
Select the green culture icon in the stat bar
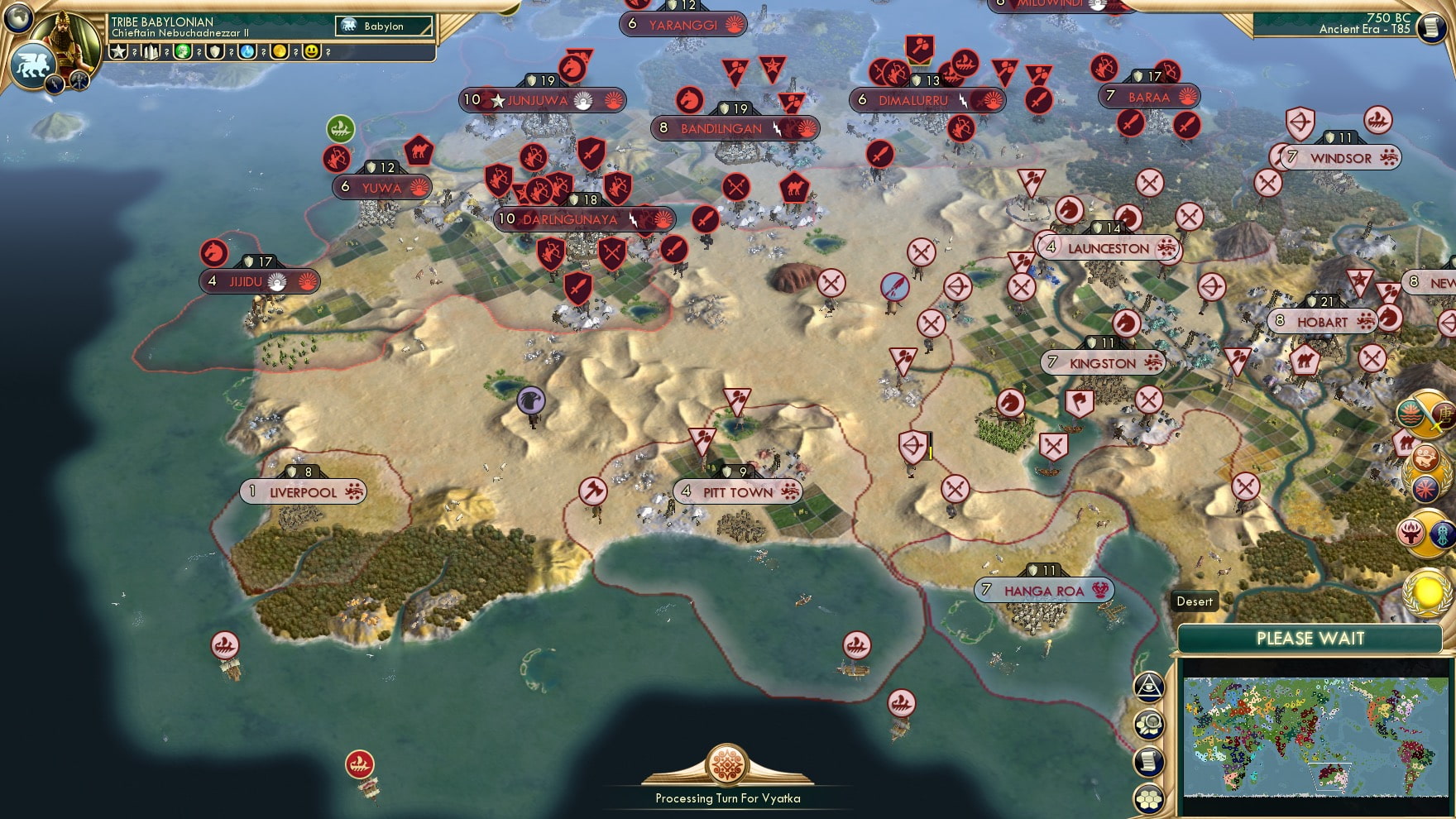184,51
